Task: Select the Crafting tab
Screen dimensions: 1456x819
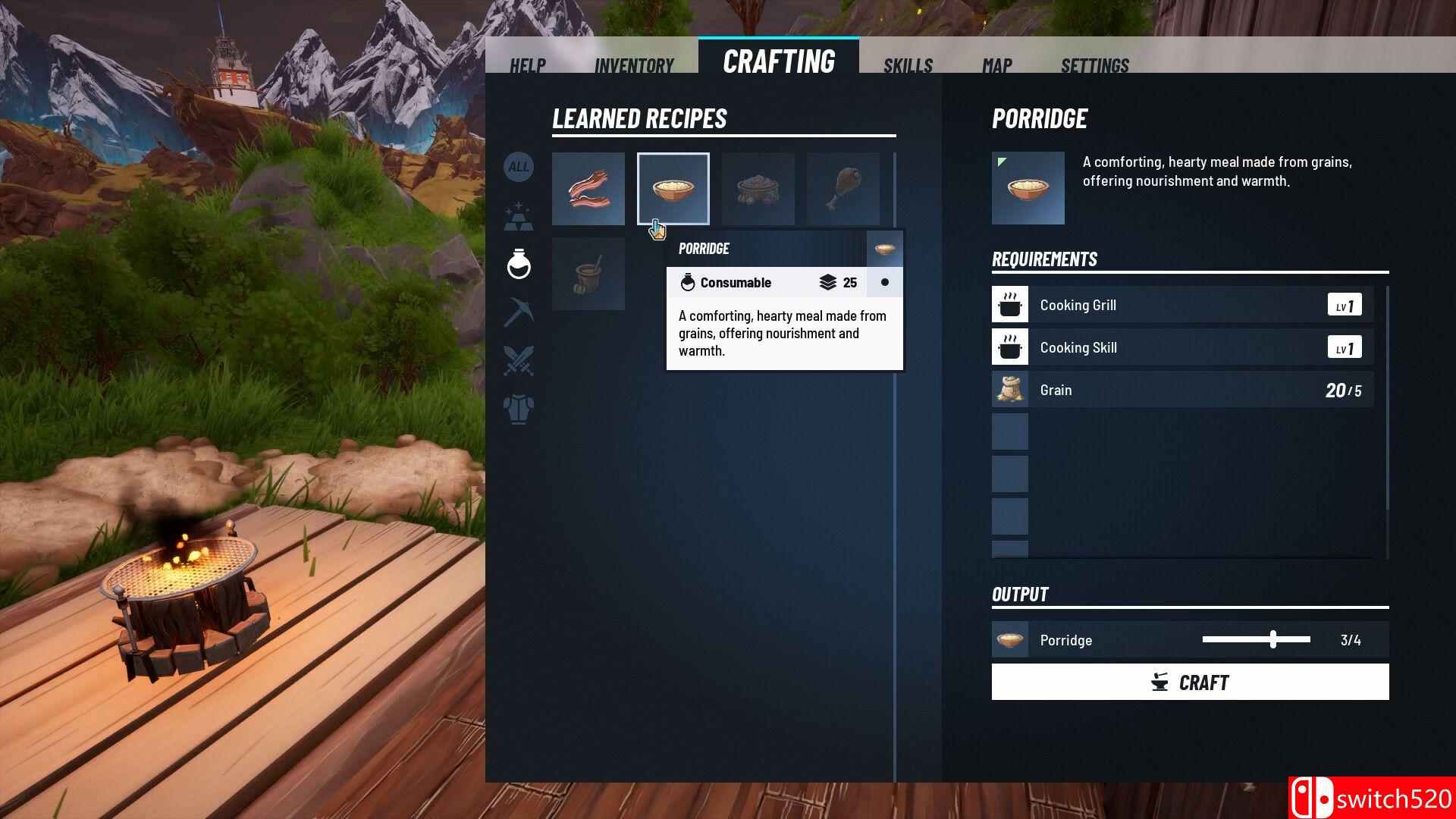Action: (x=779, y=61)
